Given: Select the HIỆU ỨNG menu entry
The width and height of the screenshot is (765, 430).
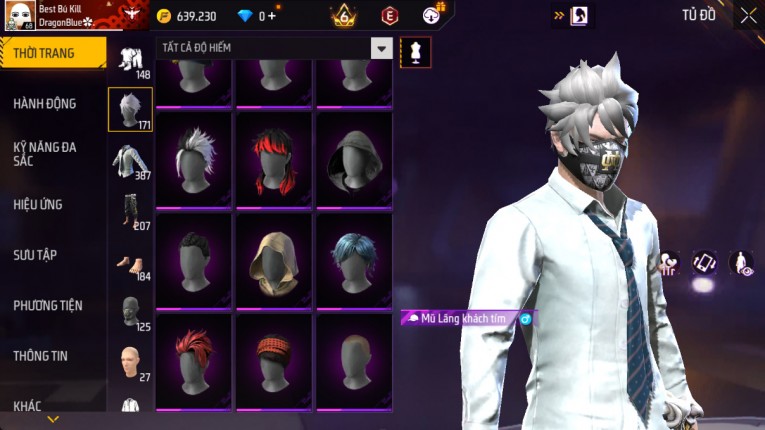Looking at the screenshot, I should 38,204.
